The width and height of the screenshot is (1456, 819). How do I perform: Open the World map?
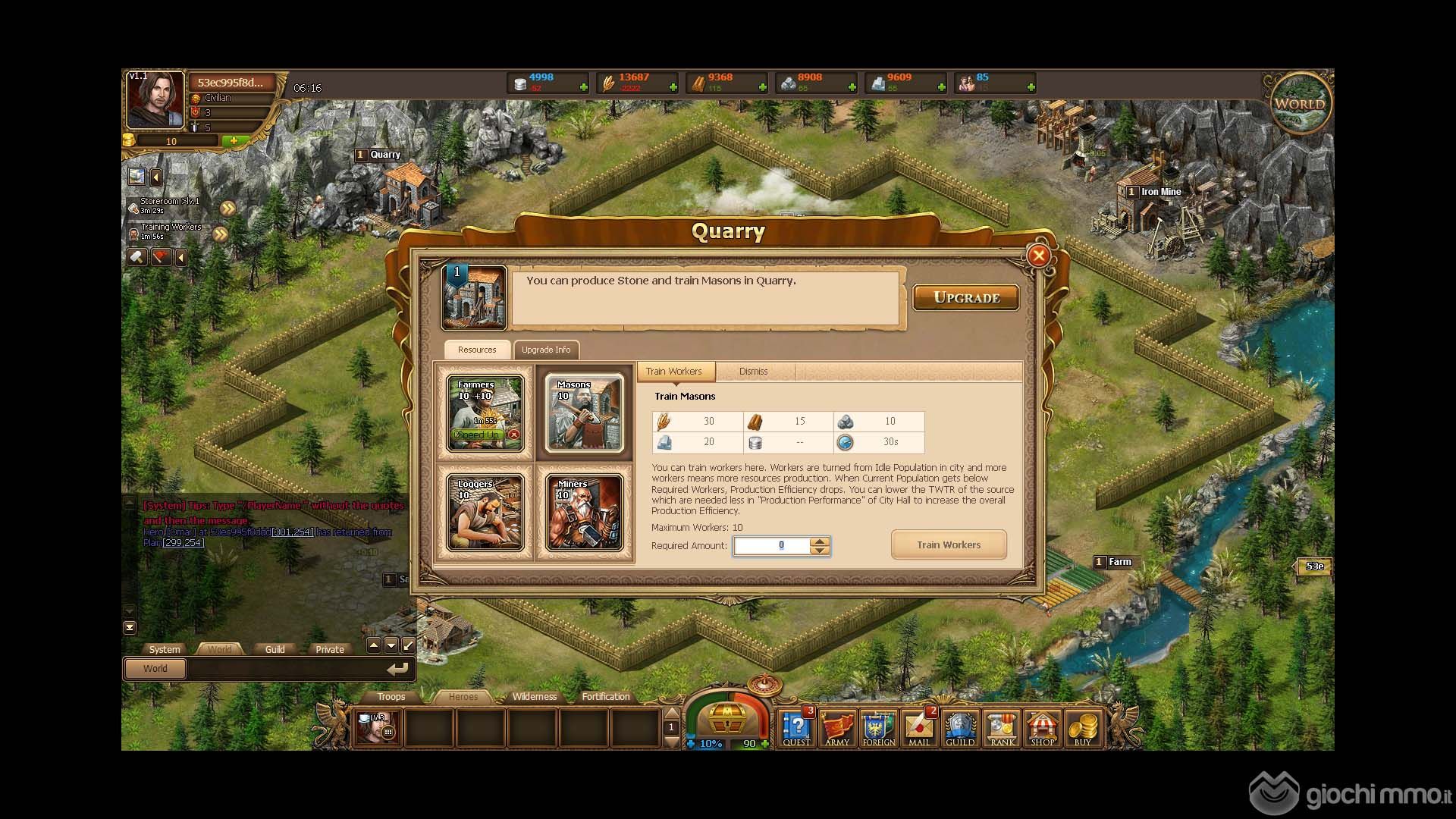pyautogui.click(x=1300, y=104)
